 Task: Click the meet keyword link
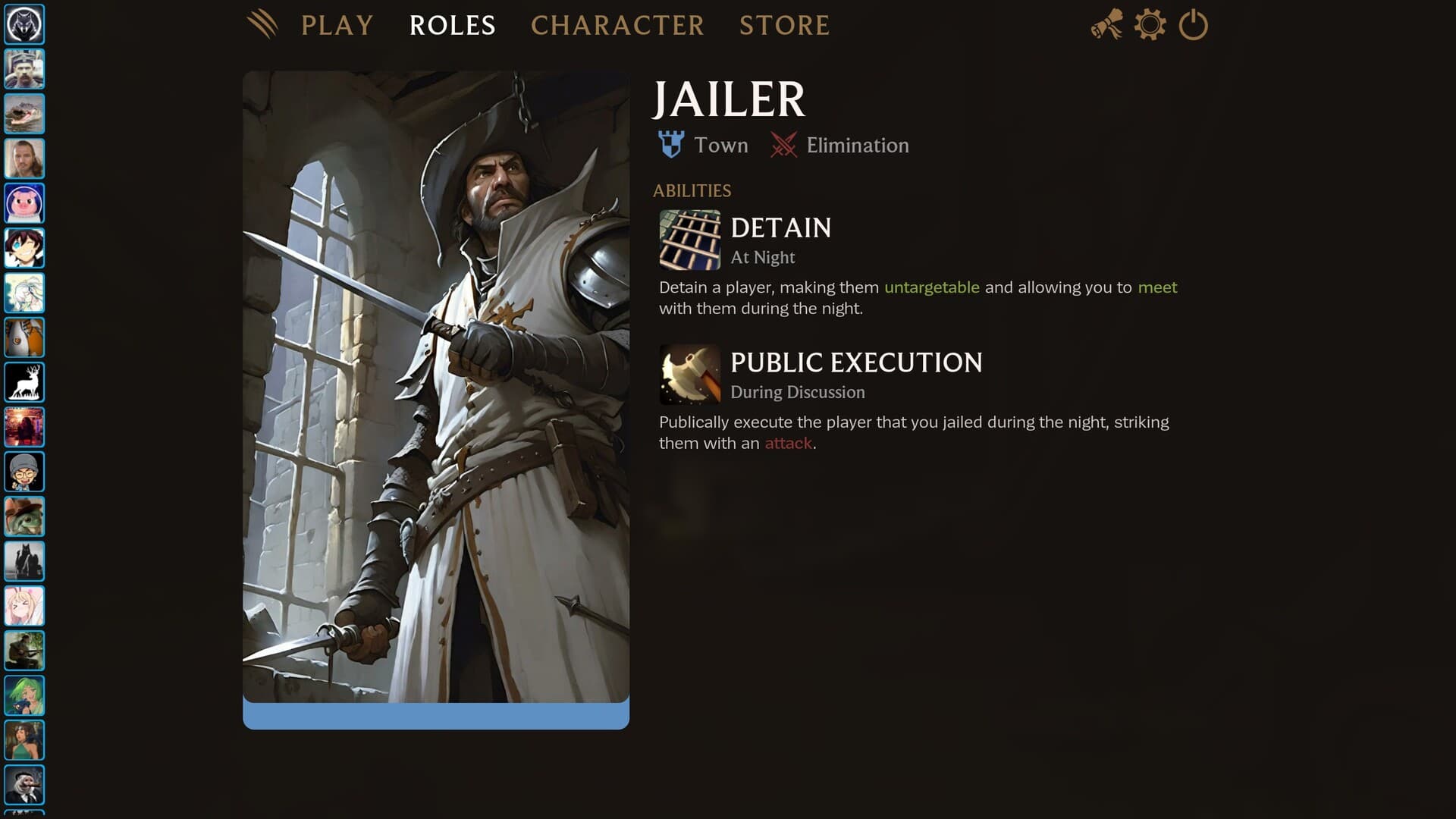pos(1156,287)
